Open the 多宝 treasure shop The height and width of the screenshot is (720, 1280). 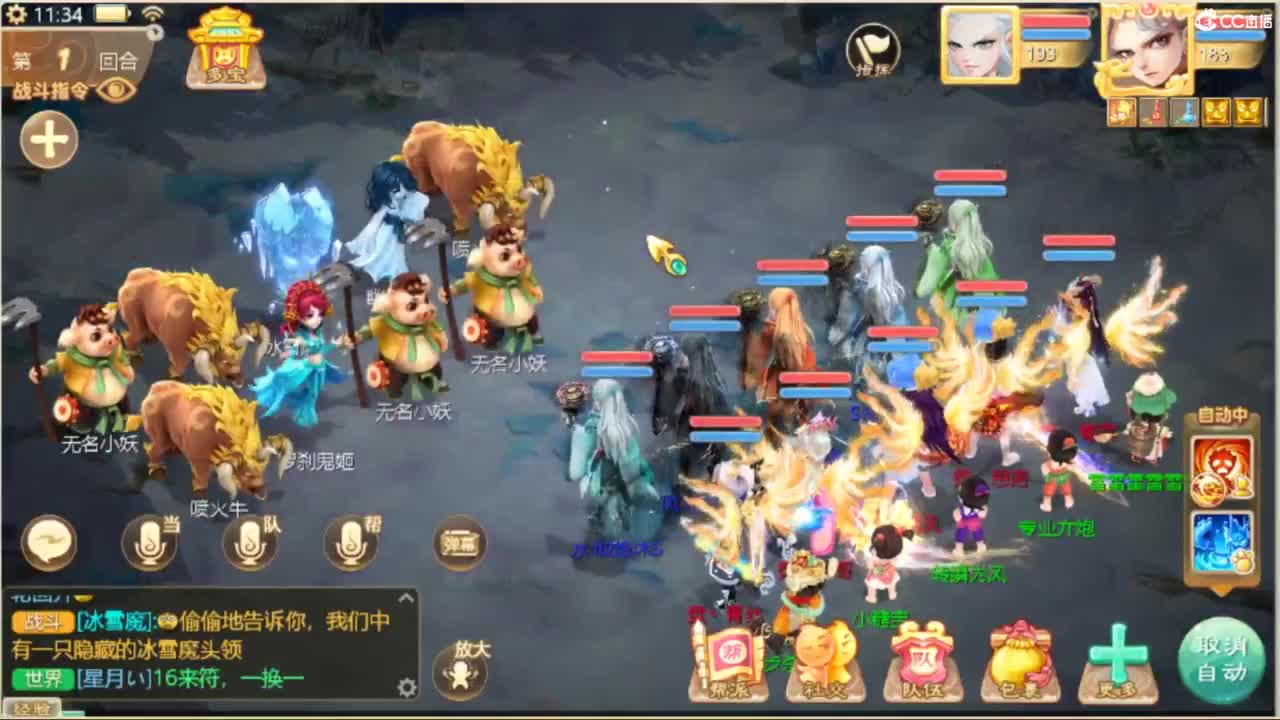226,50
